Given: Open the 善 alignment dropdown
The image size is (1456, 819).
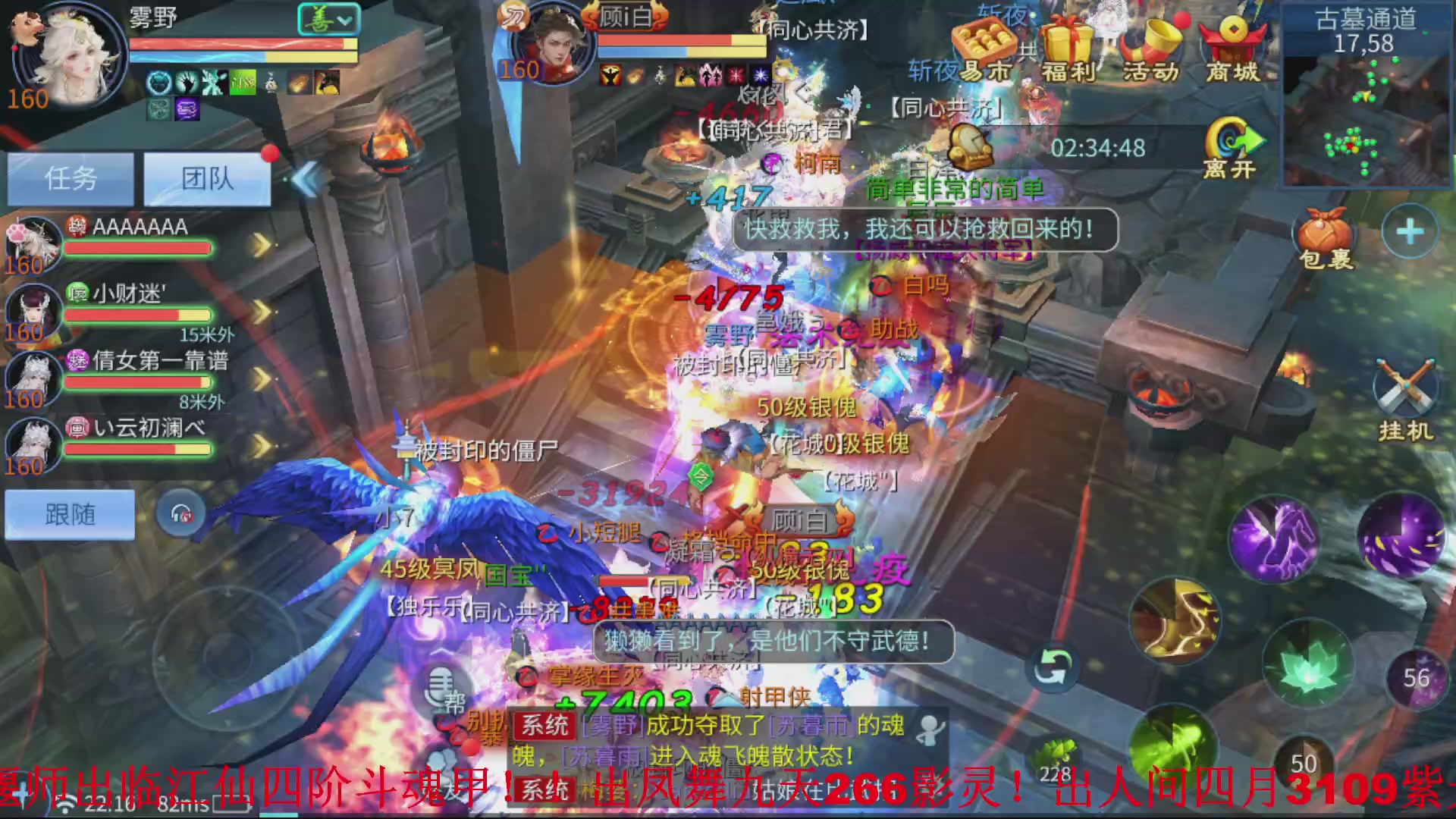Looking at the screenshot, I should click(x=329, y=19).
